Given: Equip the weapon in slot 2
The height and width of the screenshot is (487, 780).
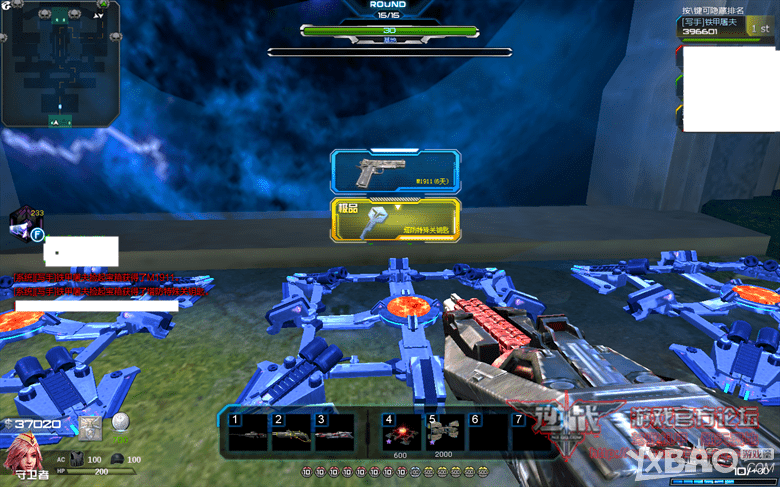Looking at the screenshot, I should pos(291,433).
